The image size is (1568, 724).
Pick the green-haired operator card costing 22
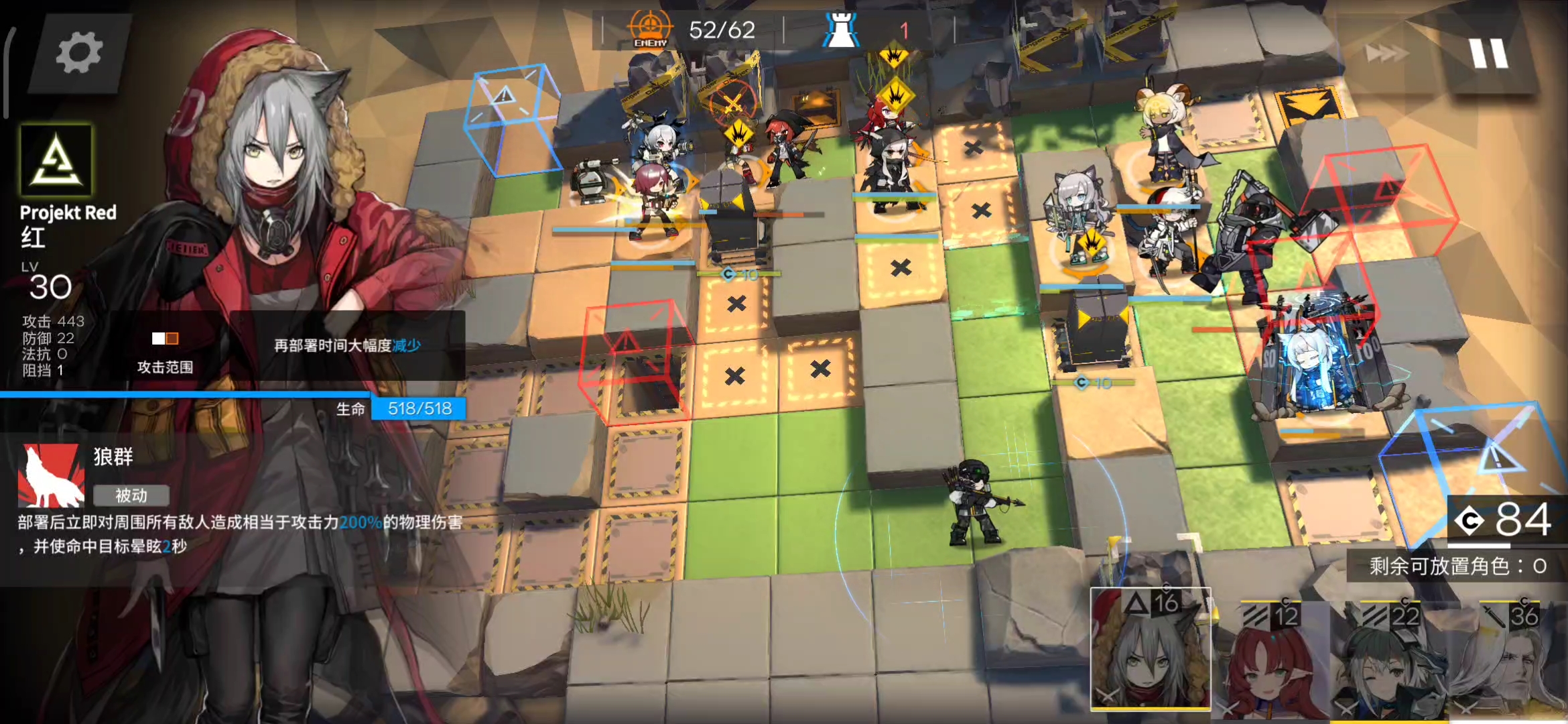click(x=1388, y=660)
